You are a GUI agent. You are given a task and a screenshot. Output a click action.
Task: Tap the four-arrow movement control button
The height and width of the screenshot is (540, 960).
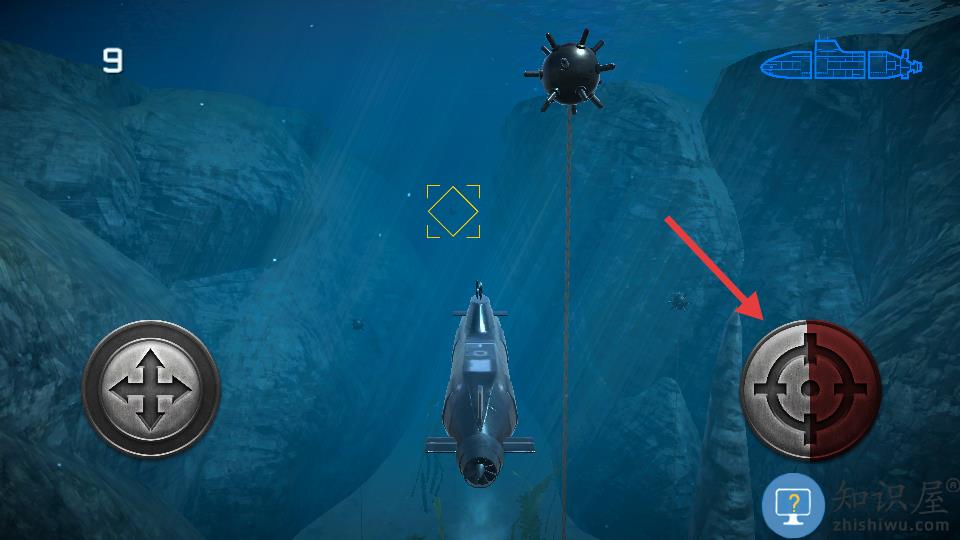point(150,389)
